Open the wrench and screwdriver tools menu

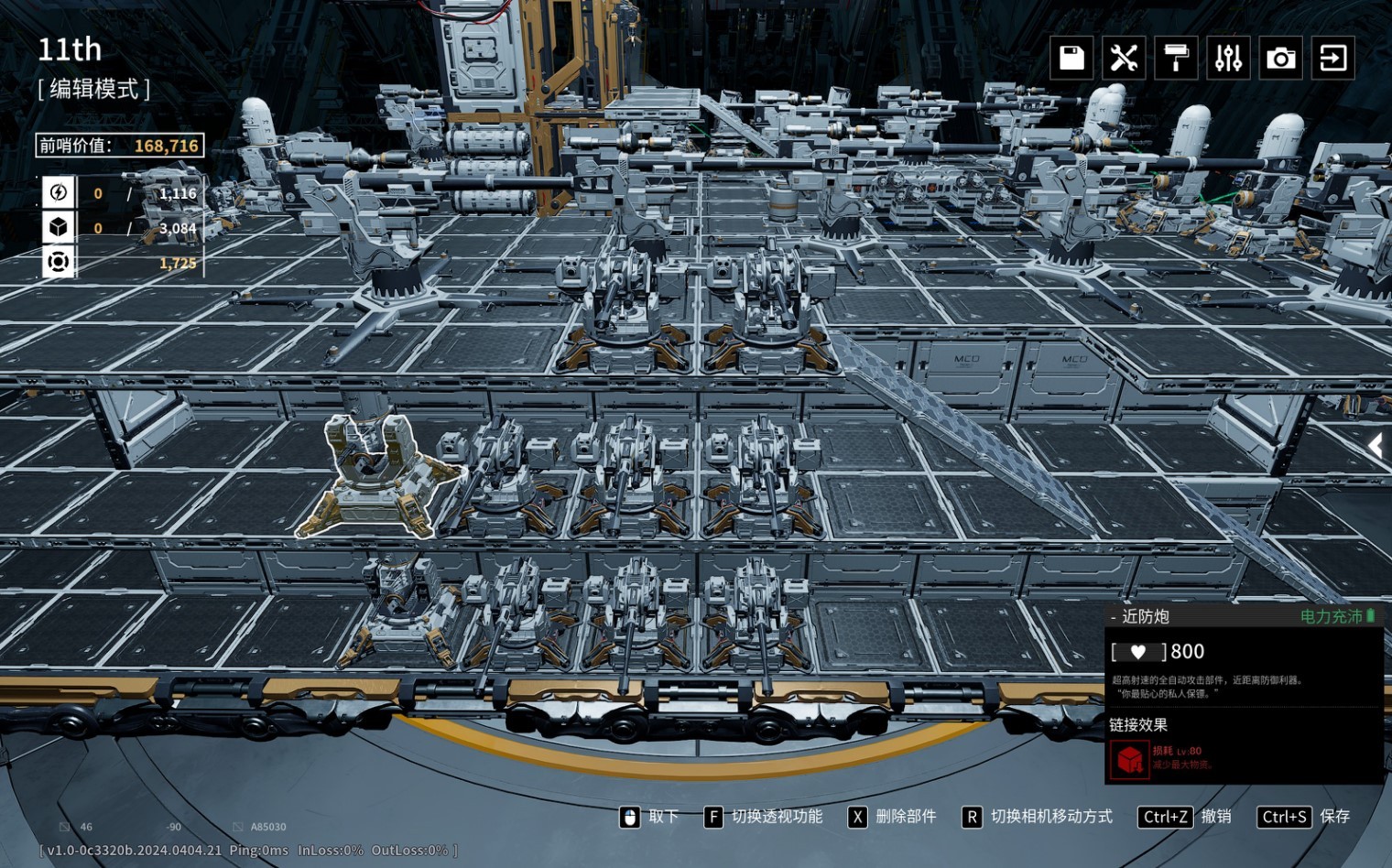(x=1124, y=58)
